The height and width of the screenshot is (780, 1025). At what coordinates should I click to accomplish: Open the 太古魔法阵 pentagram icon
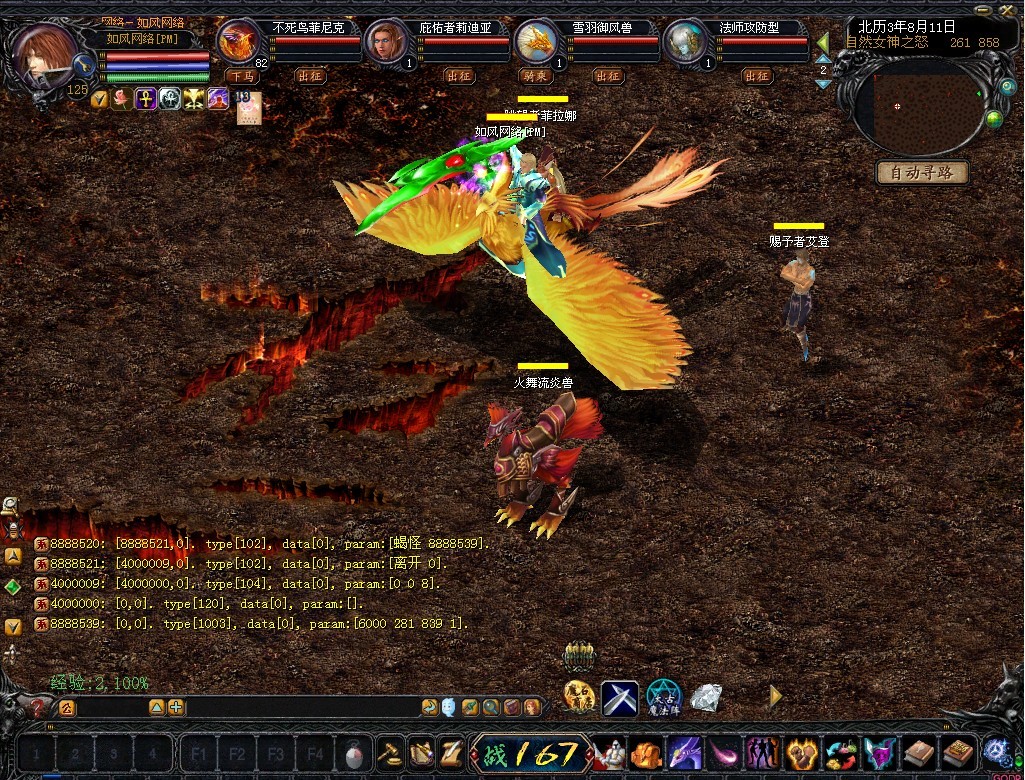click(663, 697)
